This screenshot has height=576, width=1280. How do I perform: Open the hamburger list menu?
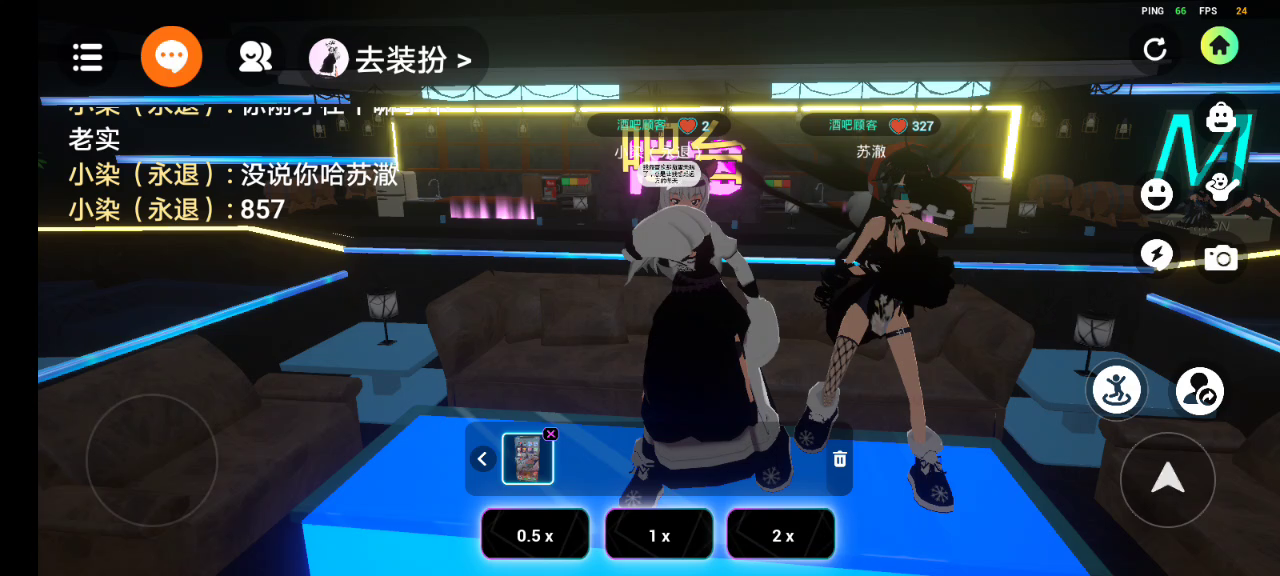88,58
